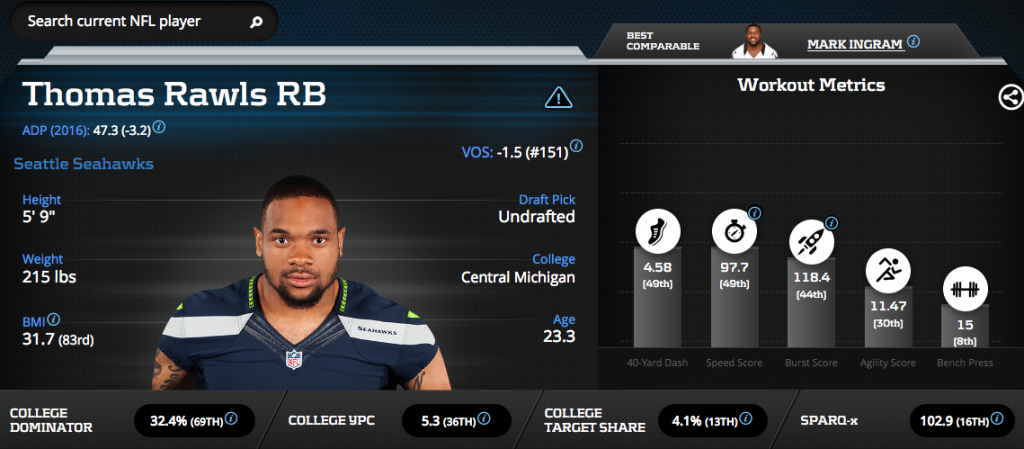Show the ADP info tooltip icon

click(x=159, y=128)
